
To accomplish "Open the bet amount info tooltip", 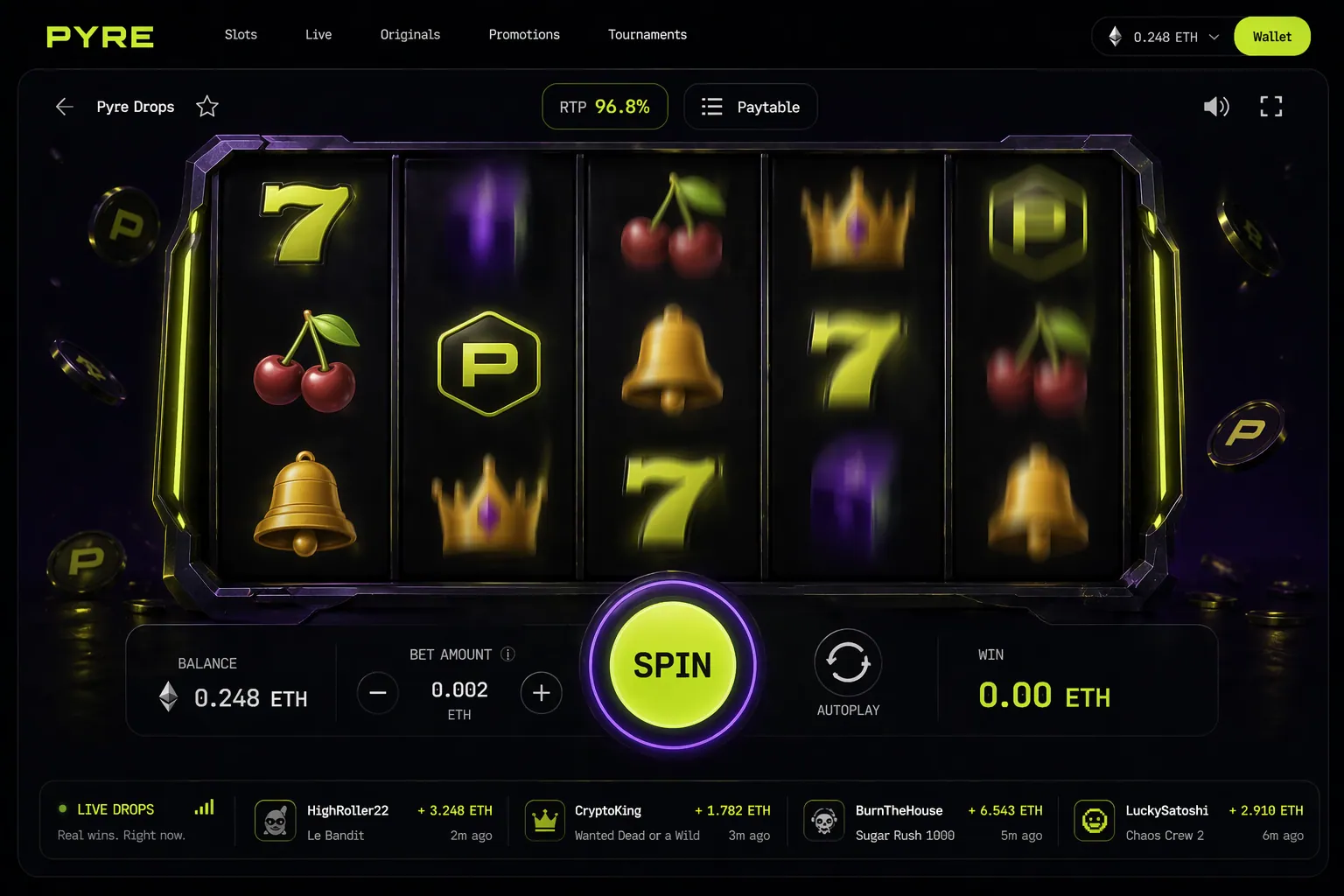I will (x=507, y=654).
